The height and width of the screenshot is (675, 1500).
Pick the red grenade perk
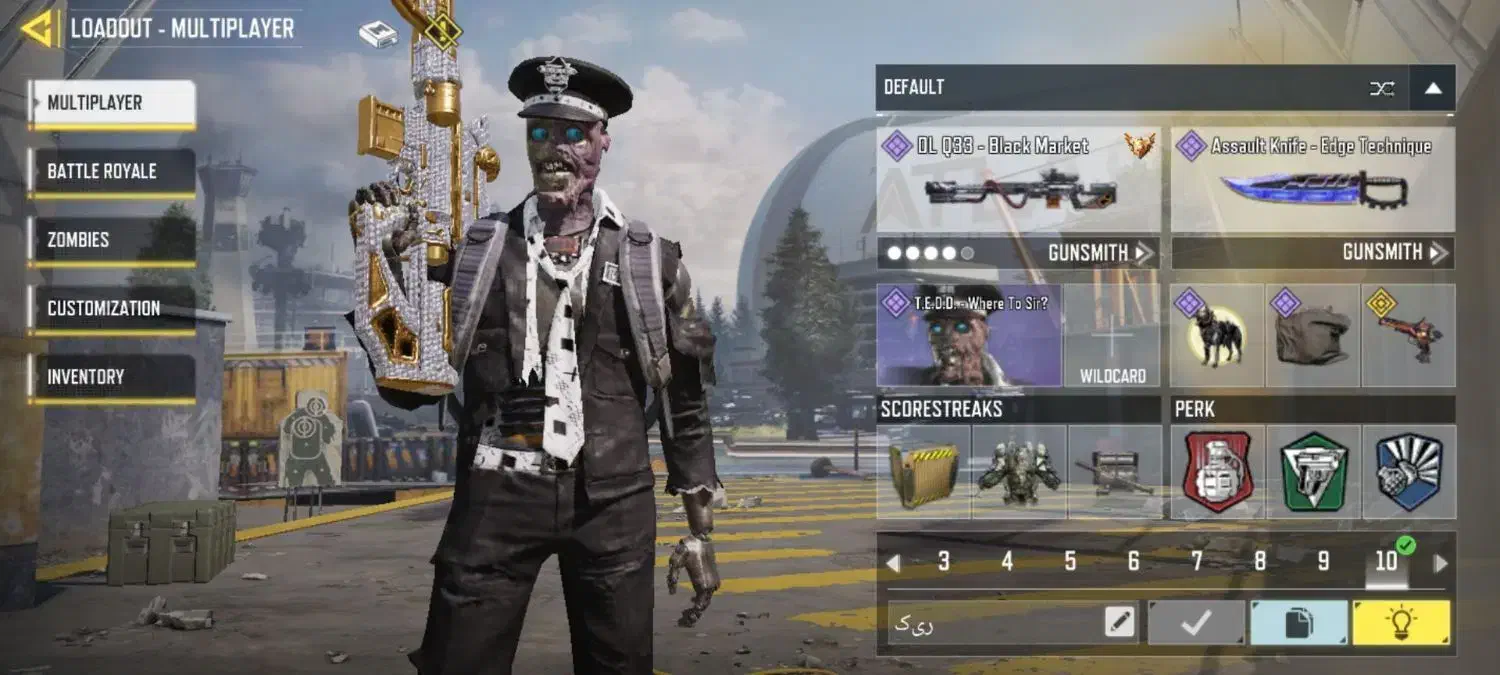(x=1217, y=472)
